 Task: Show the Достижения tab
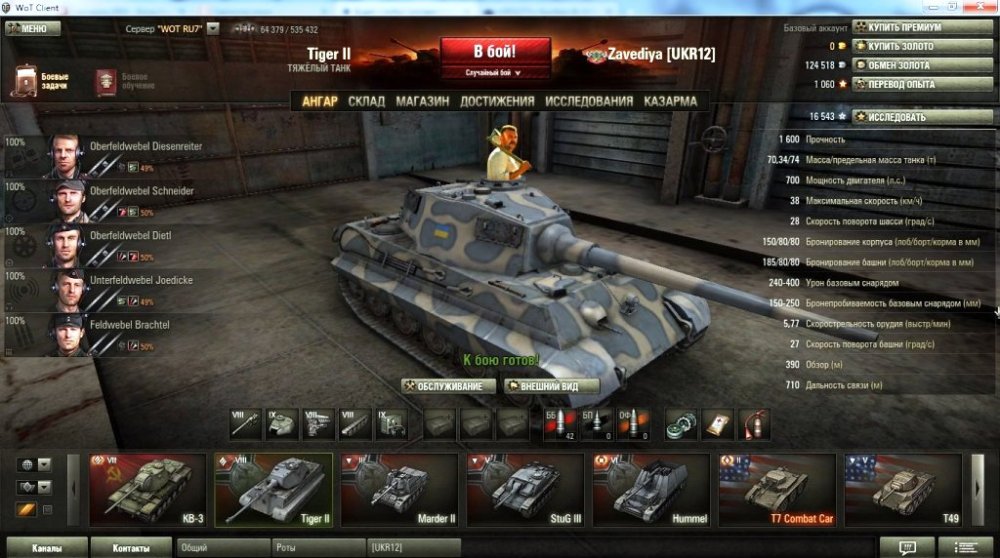click(497, 101)
